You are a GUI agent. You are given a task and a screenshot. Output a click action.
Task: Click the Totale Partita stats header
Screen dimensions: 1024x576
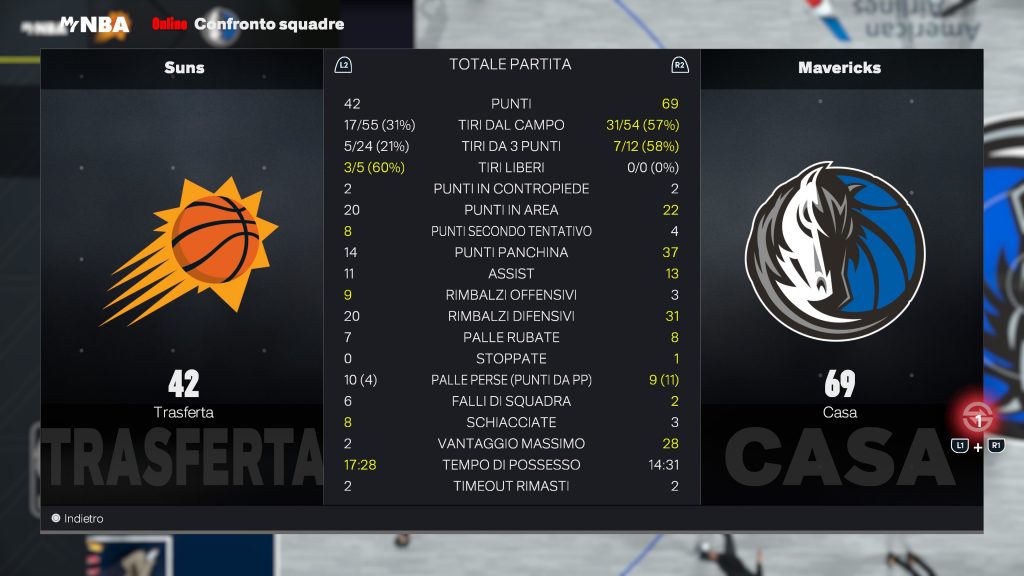(x=510, y=65)
